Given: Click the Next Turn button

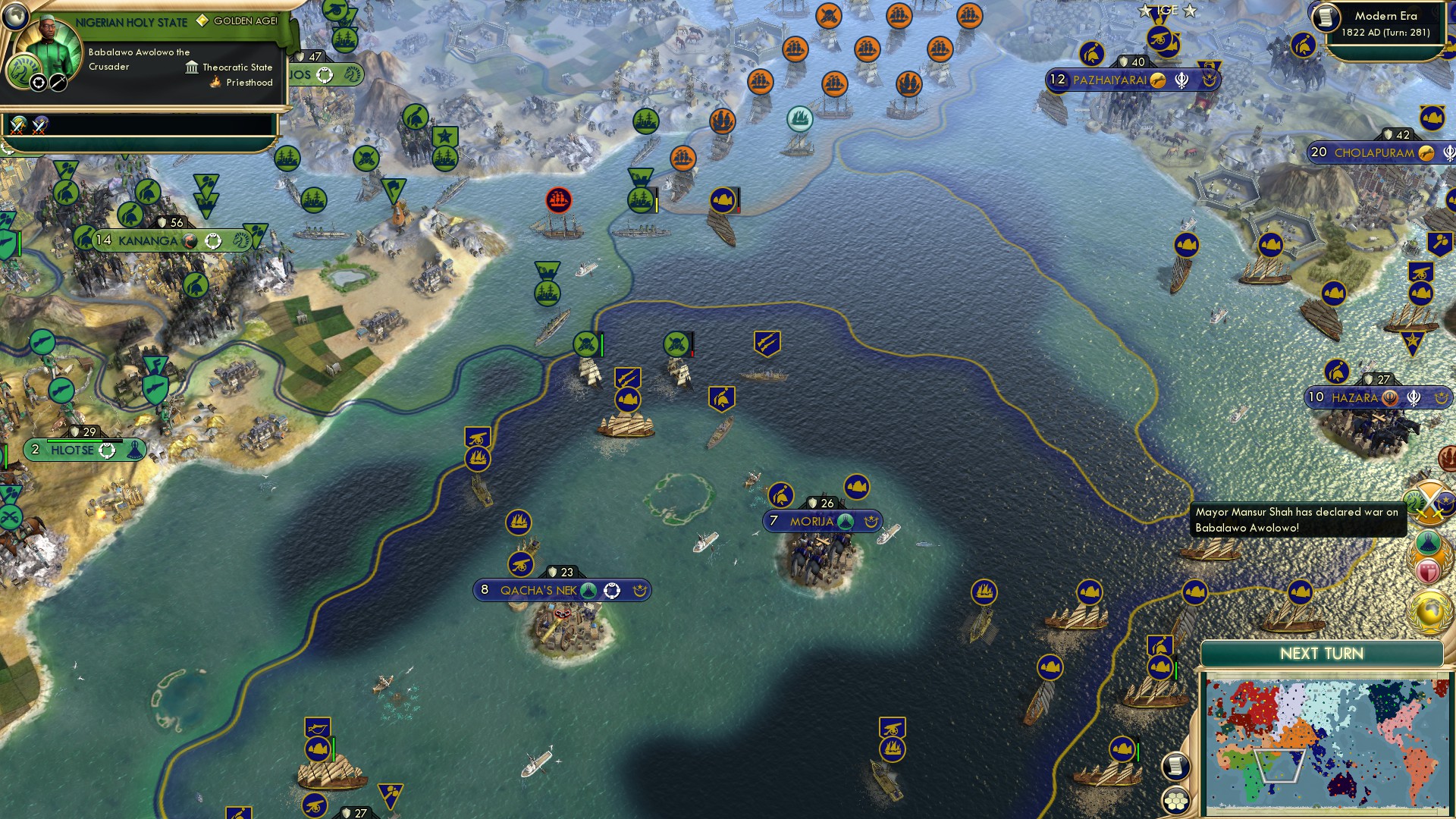Looking at the screenshot, I should click(1323, 651).
